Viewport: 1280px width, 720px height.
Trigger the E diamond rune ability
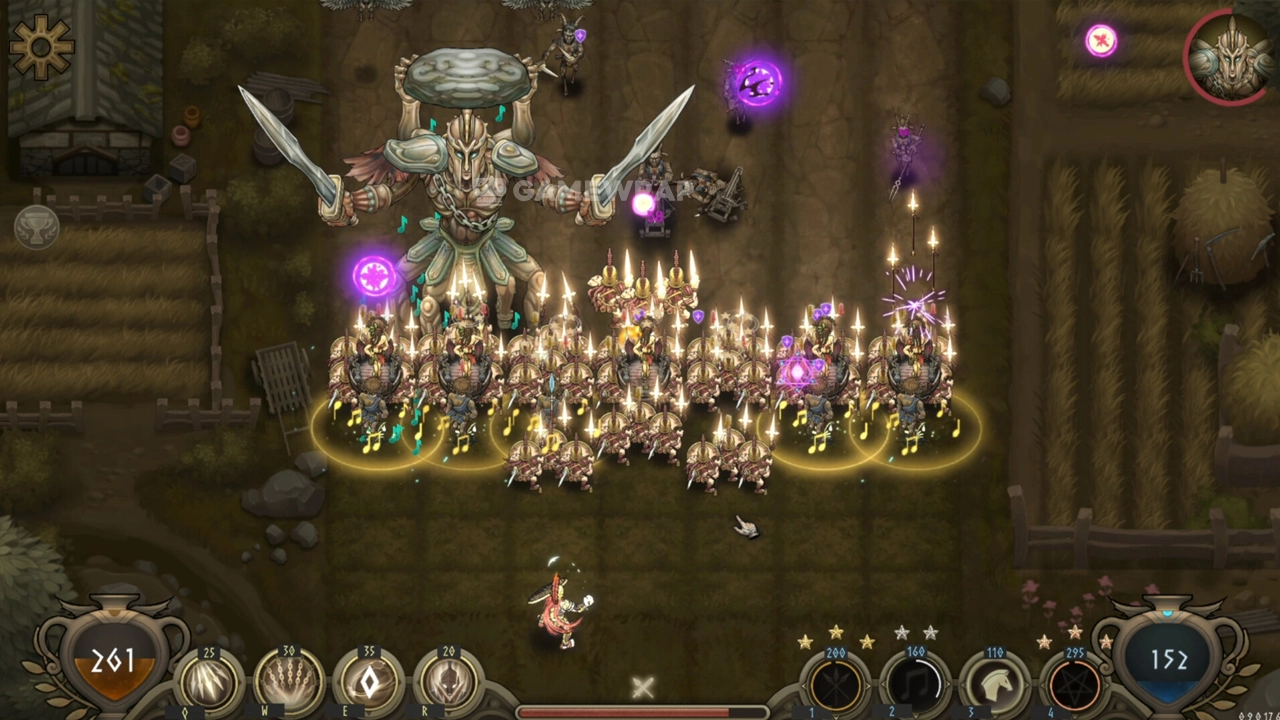point(369,683)
